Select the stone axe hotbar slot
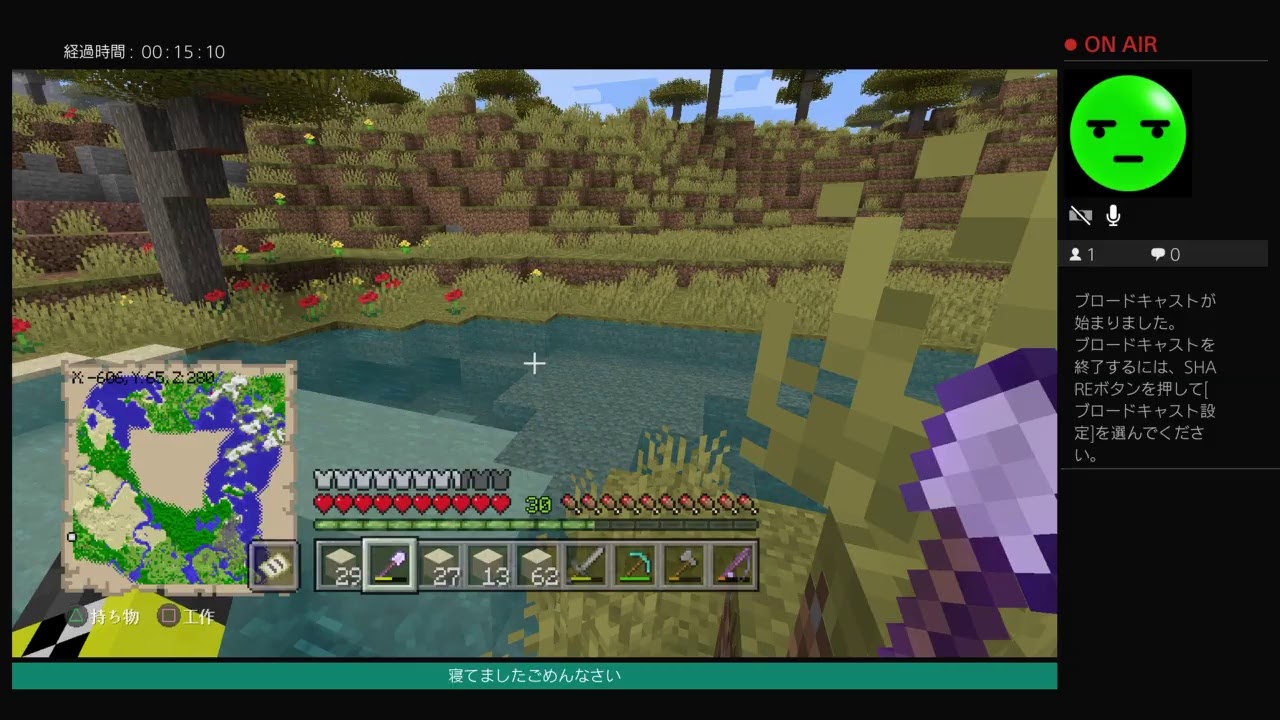Screen dimensions: 1280x720 pos(685,565)
